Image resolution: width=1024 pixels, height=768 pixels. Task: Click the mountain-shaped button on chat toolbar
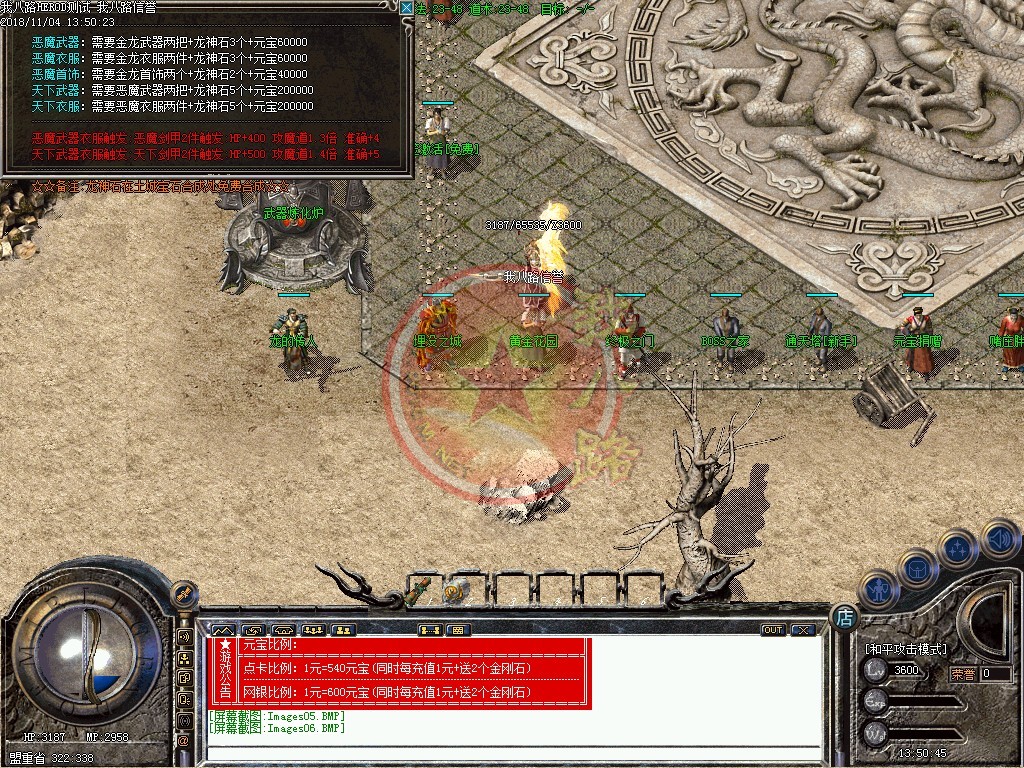coord(223,630)
